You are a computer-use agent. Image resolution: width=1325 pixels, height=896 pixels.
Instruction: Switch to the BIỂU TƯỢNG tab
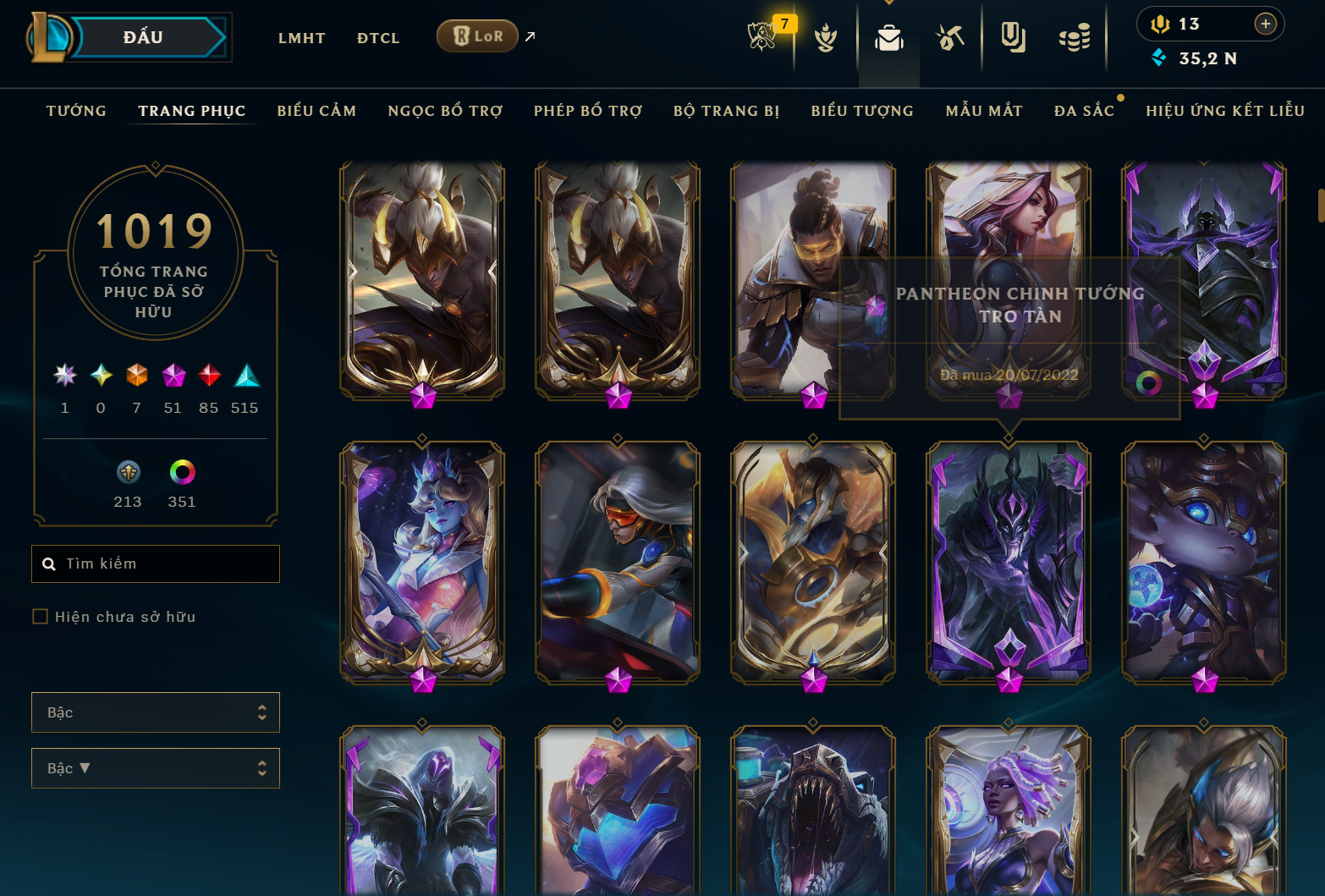(x=862, y=111)
